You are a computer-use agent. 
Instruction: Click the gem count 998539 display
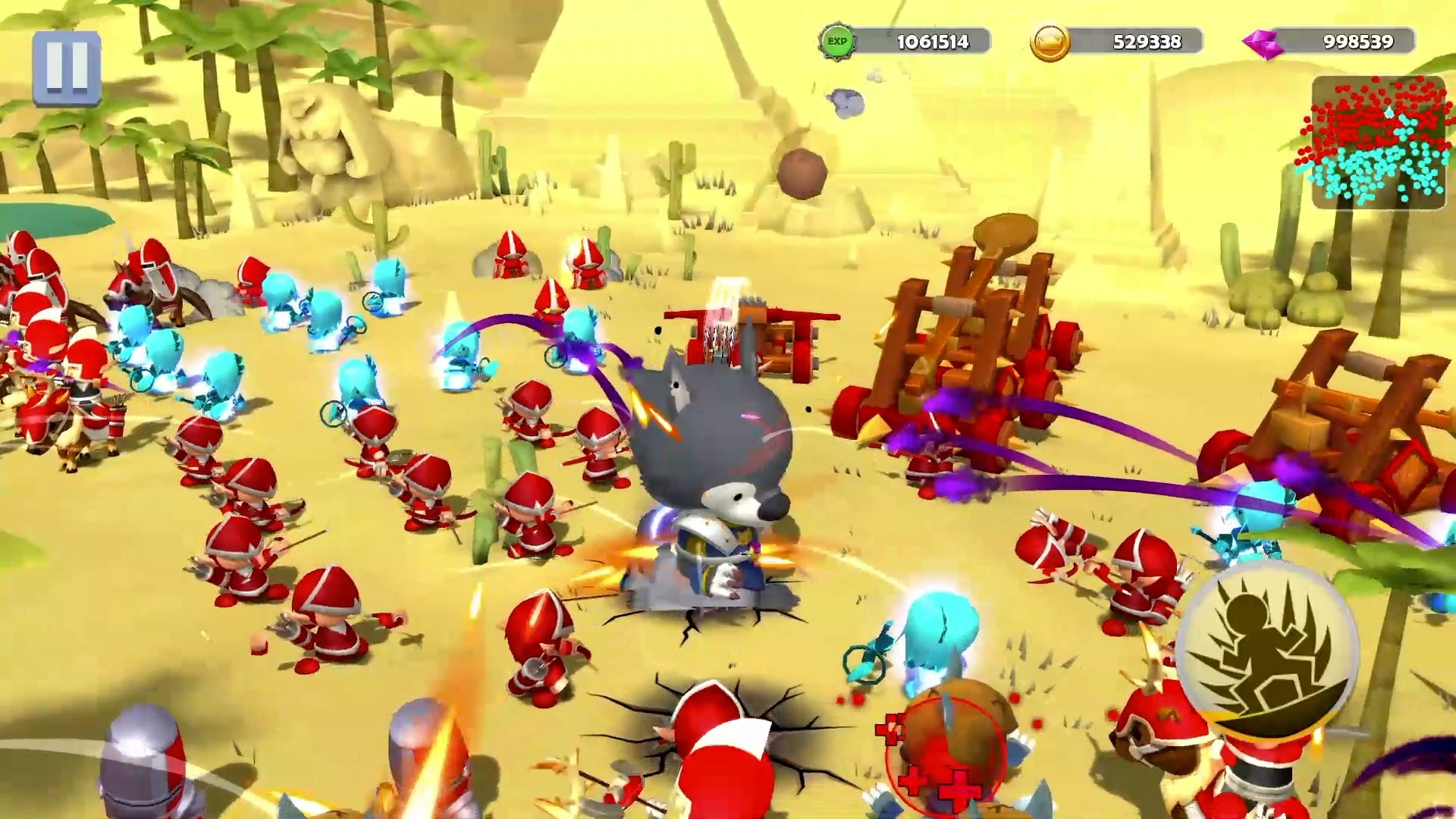[1357, 42]
